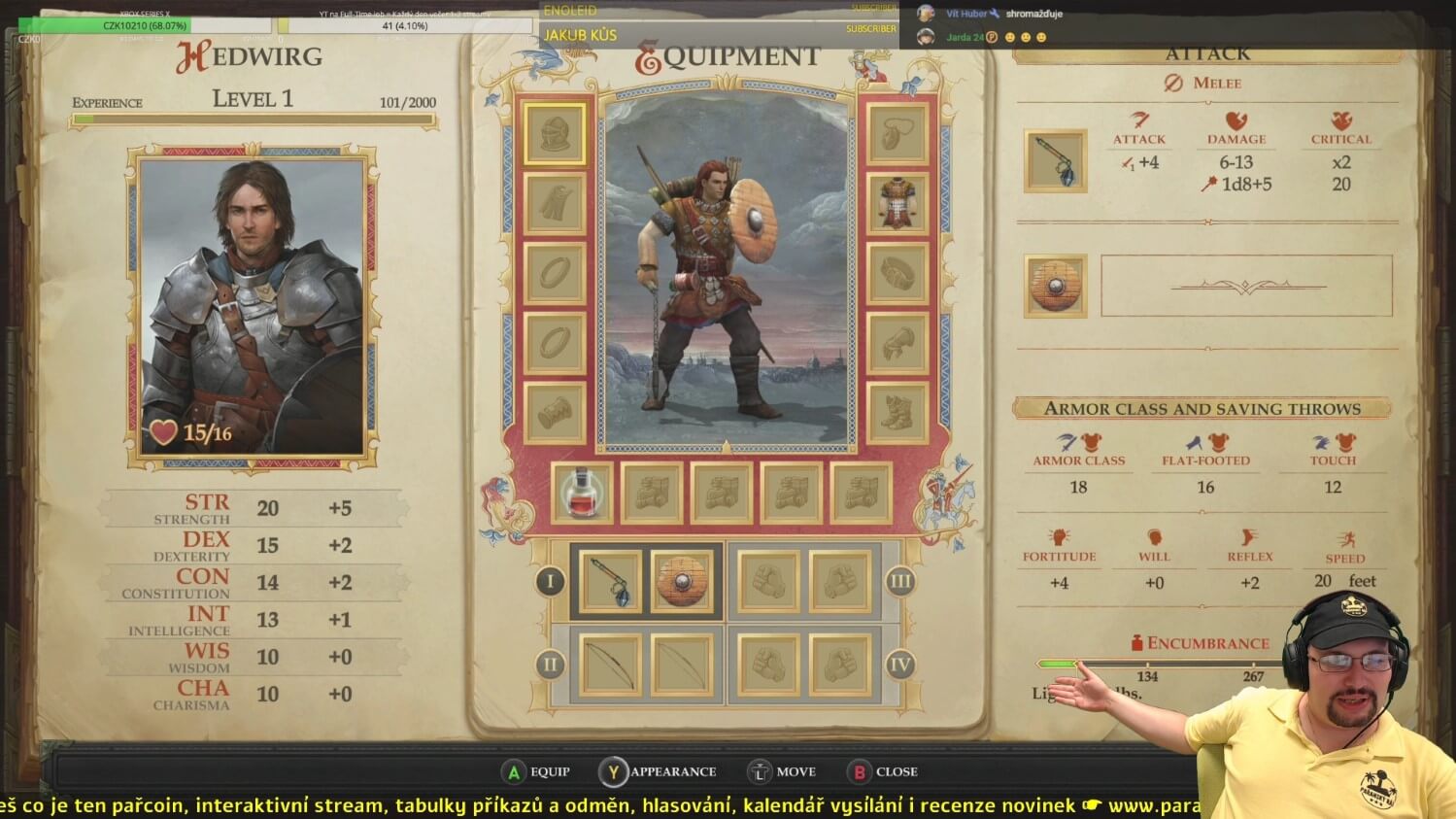Choose the empty belt slot

pyautogui.click(x=897, y=273)
